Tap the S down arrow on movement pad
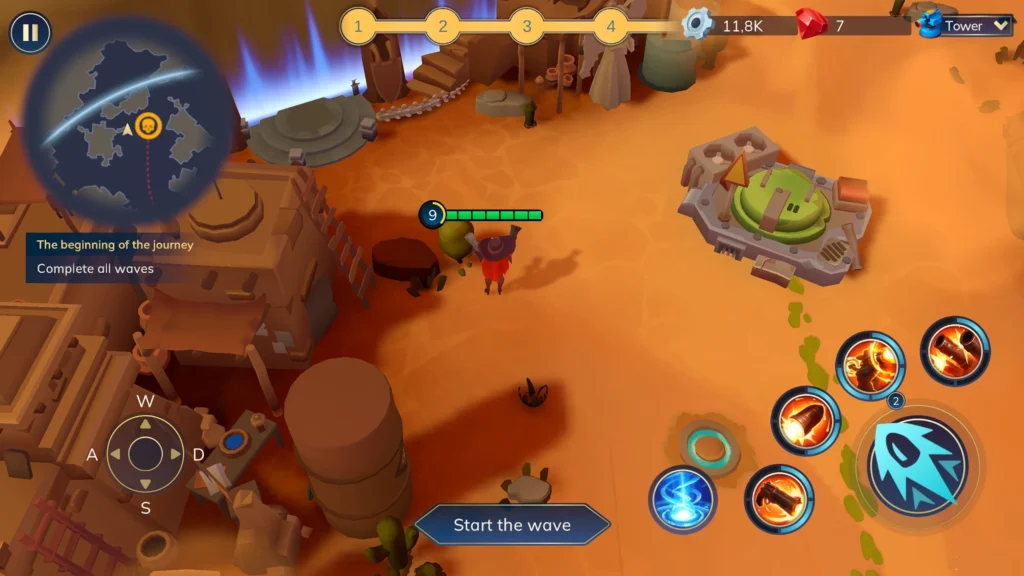 click(146, 485)
